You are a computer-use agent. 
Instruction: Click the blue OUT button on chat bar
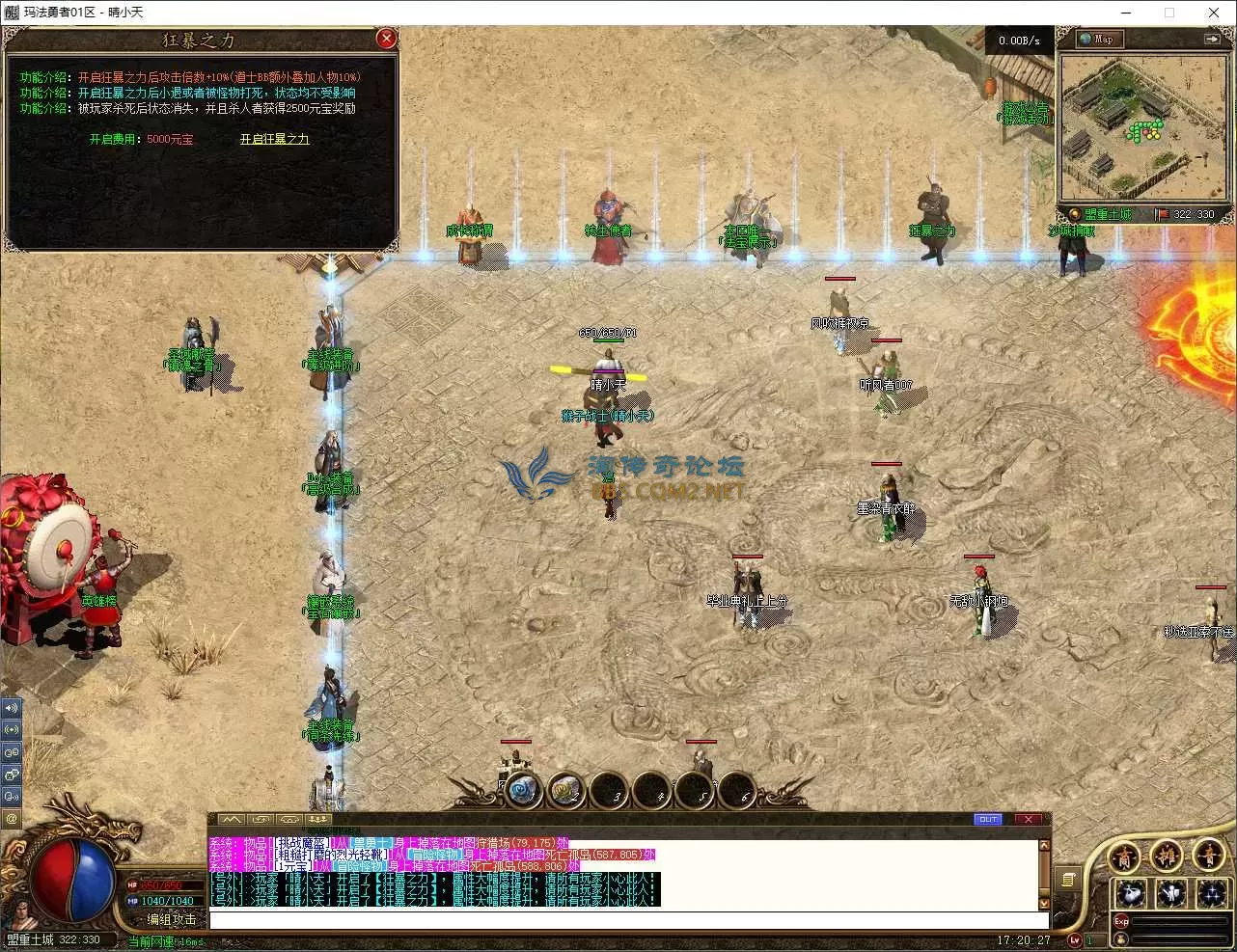coord(988,820)
